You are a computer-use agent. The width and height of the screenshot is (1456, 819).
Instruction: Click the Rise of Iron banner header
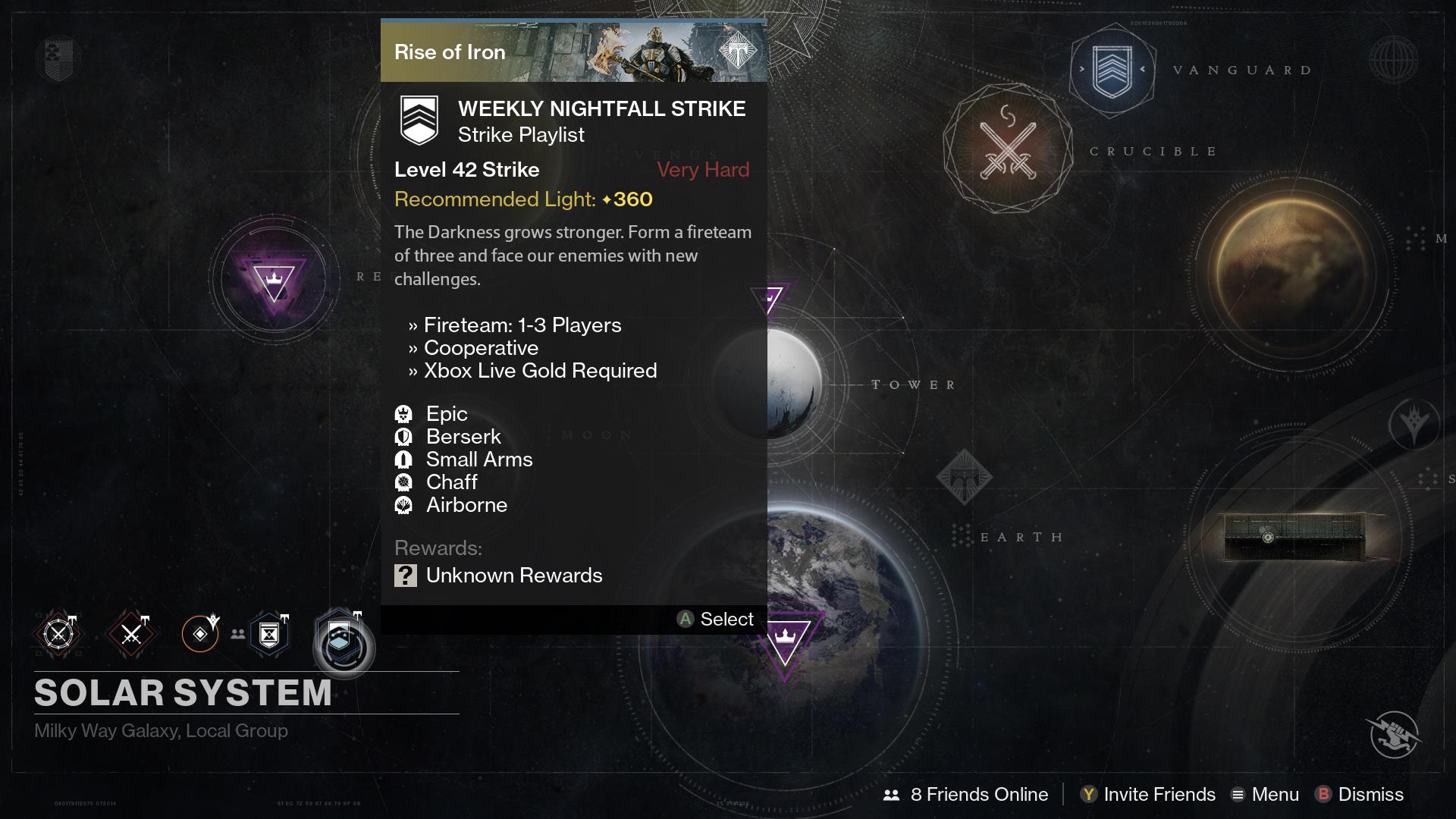573,52
